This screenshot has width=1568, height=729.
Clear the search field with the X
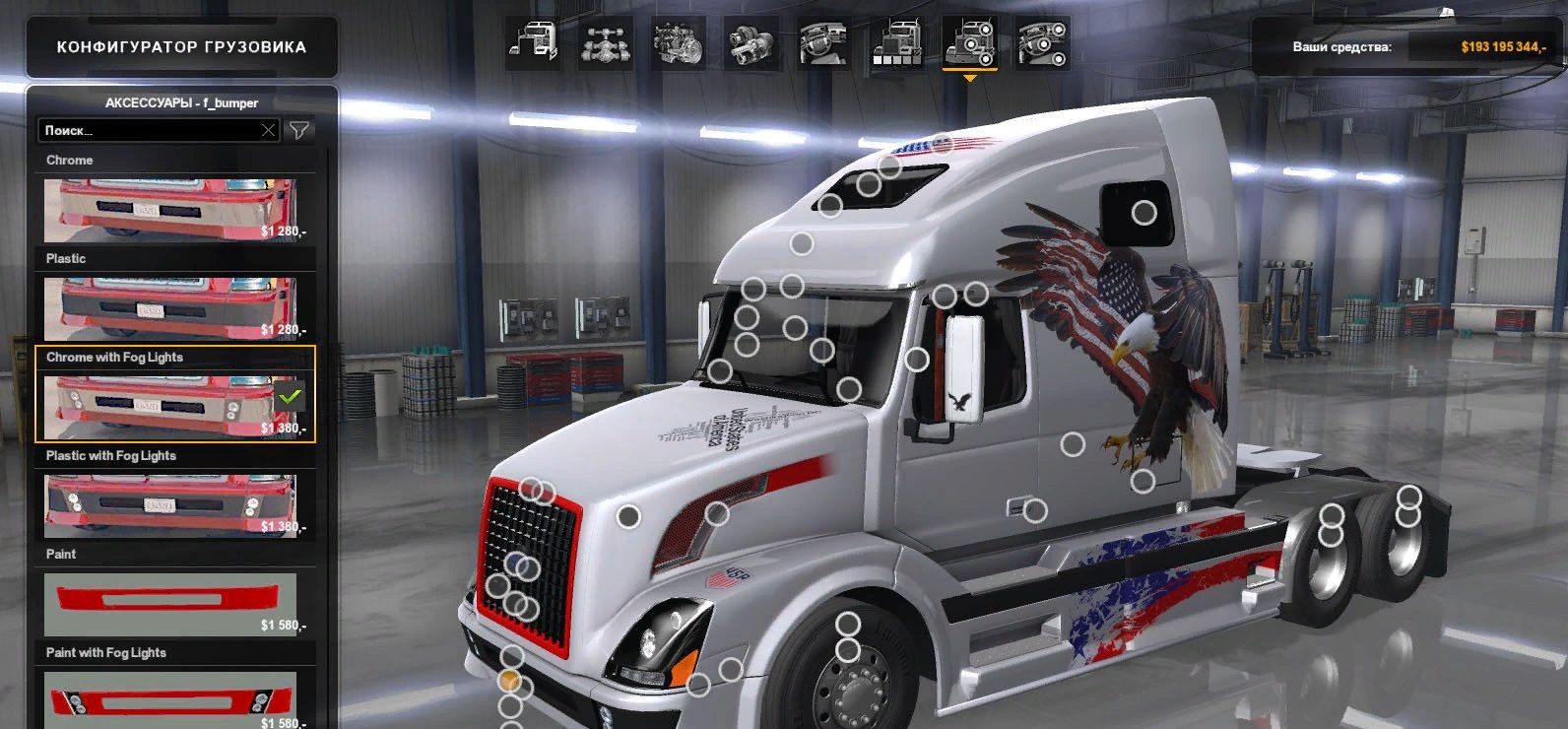click(x=268, y=130)
